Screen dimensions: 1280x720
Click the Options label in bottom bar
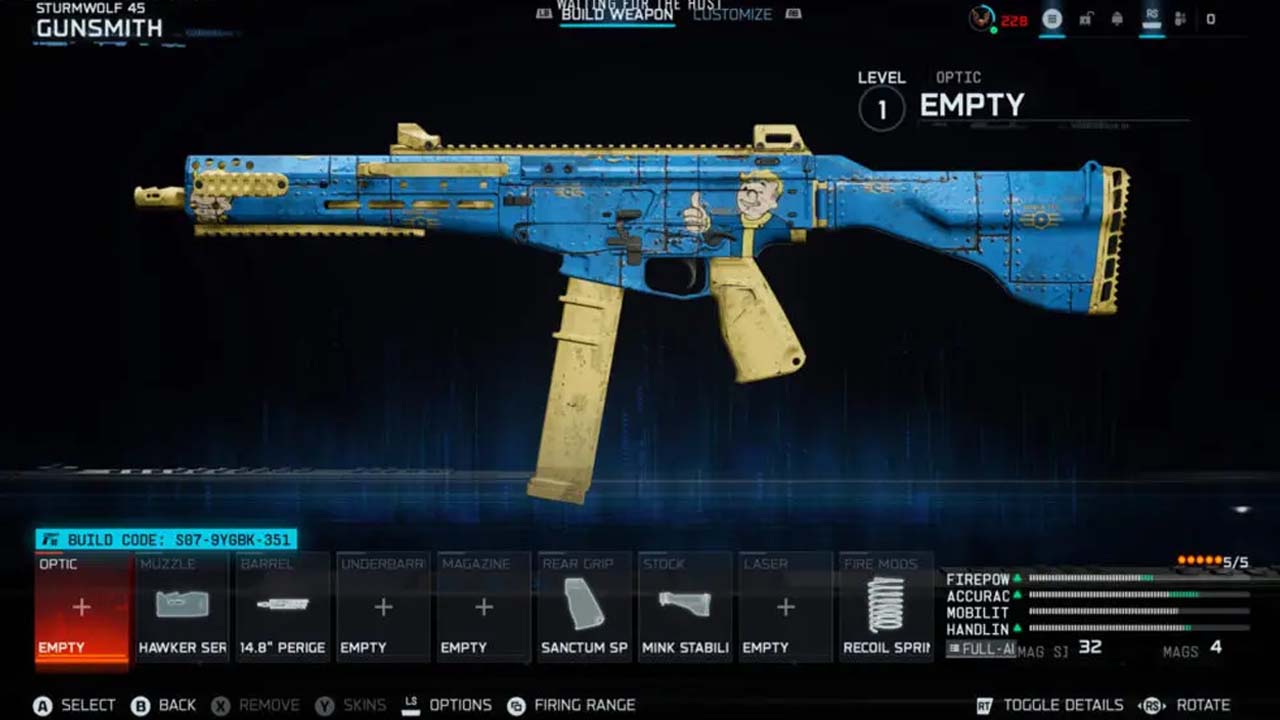tap(460, 705)
